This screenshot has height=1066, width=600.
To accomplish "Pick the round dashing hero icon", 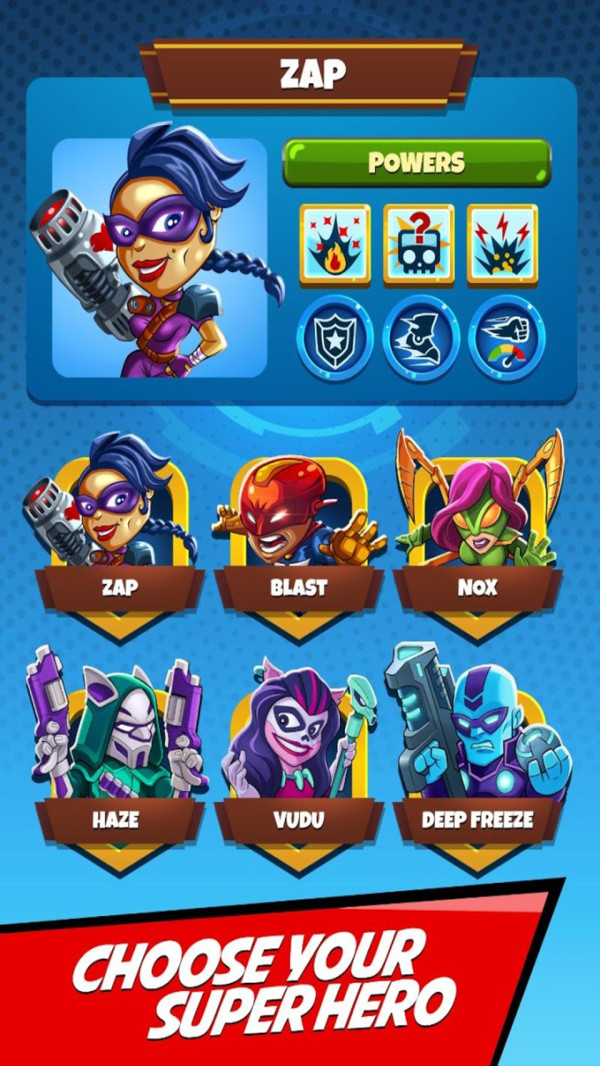I will tap(421, 337).
